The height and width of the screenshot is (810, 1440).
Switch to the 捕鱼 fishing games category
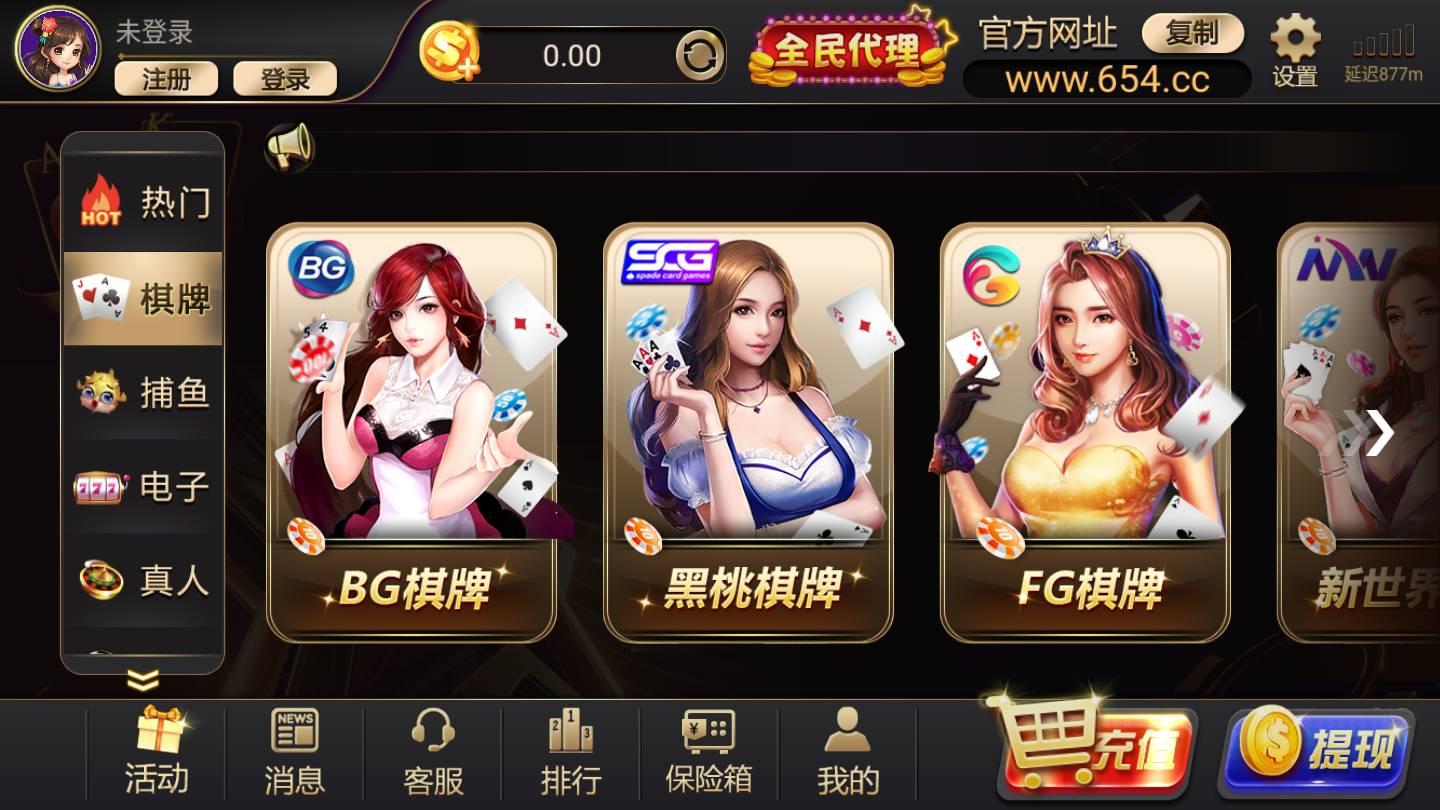[x=143, y=393]
